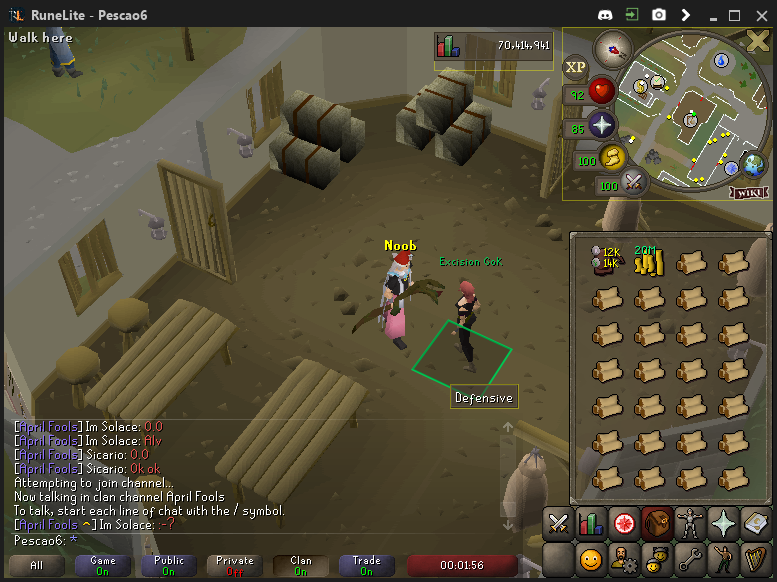777x582 pixels.
Task: Open the world map globe icon
Action: [x=752, y=164]
